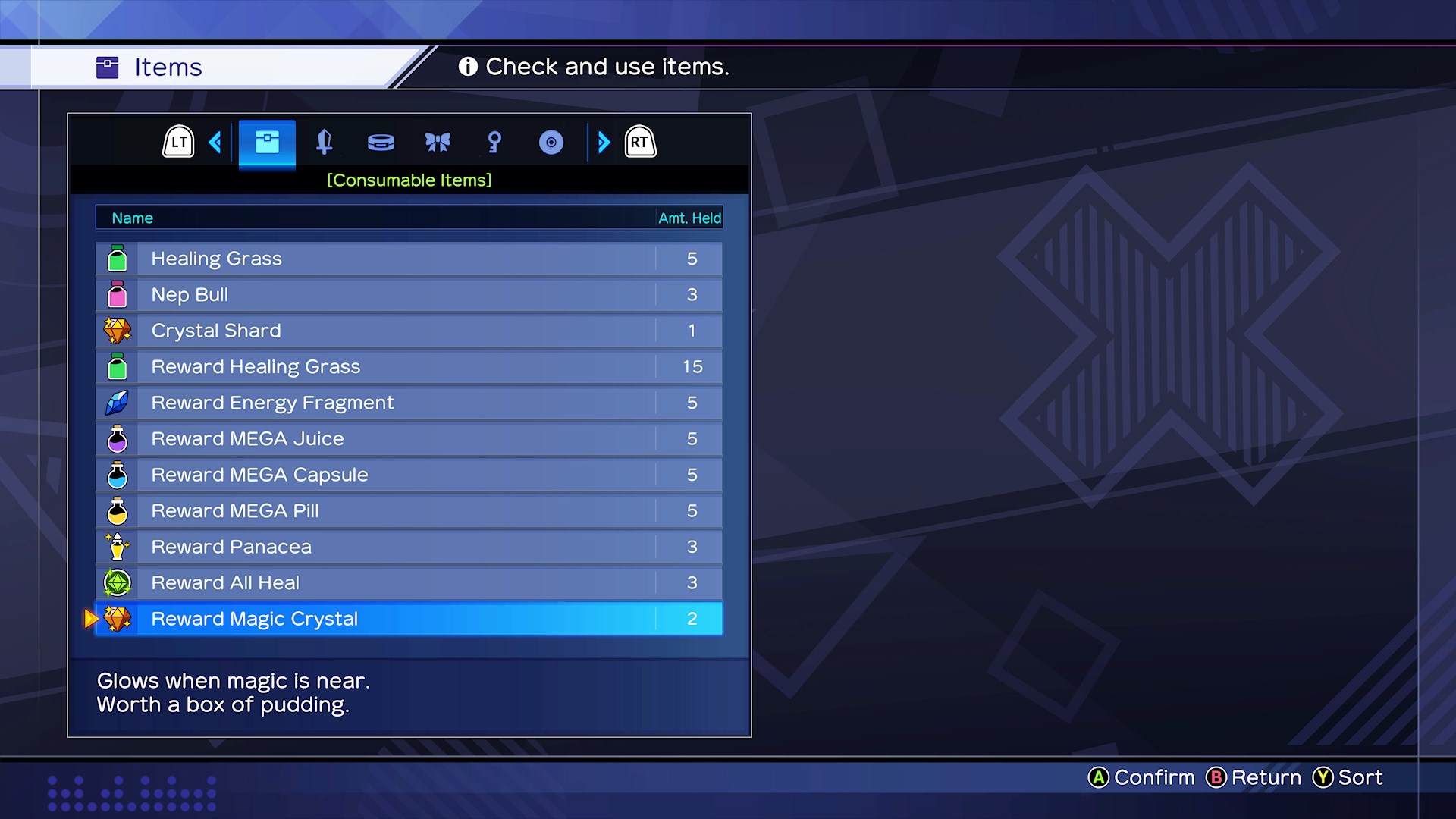Click the left blue category arrow
Viewport: 1456px width, 819px height.
[x=215, y=142]
